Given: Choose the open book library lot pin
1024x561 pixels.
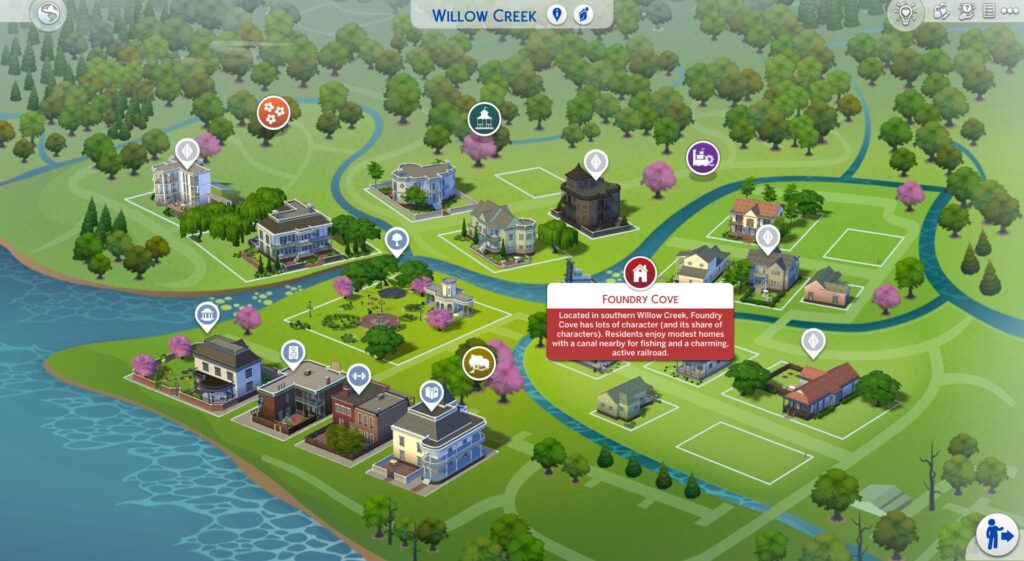Looking at the screenshot, I should 432,393.
